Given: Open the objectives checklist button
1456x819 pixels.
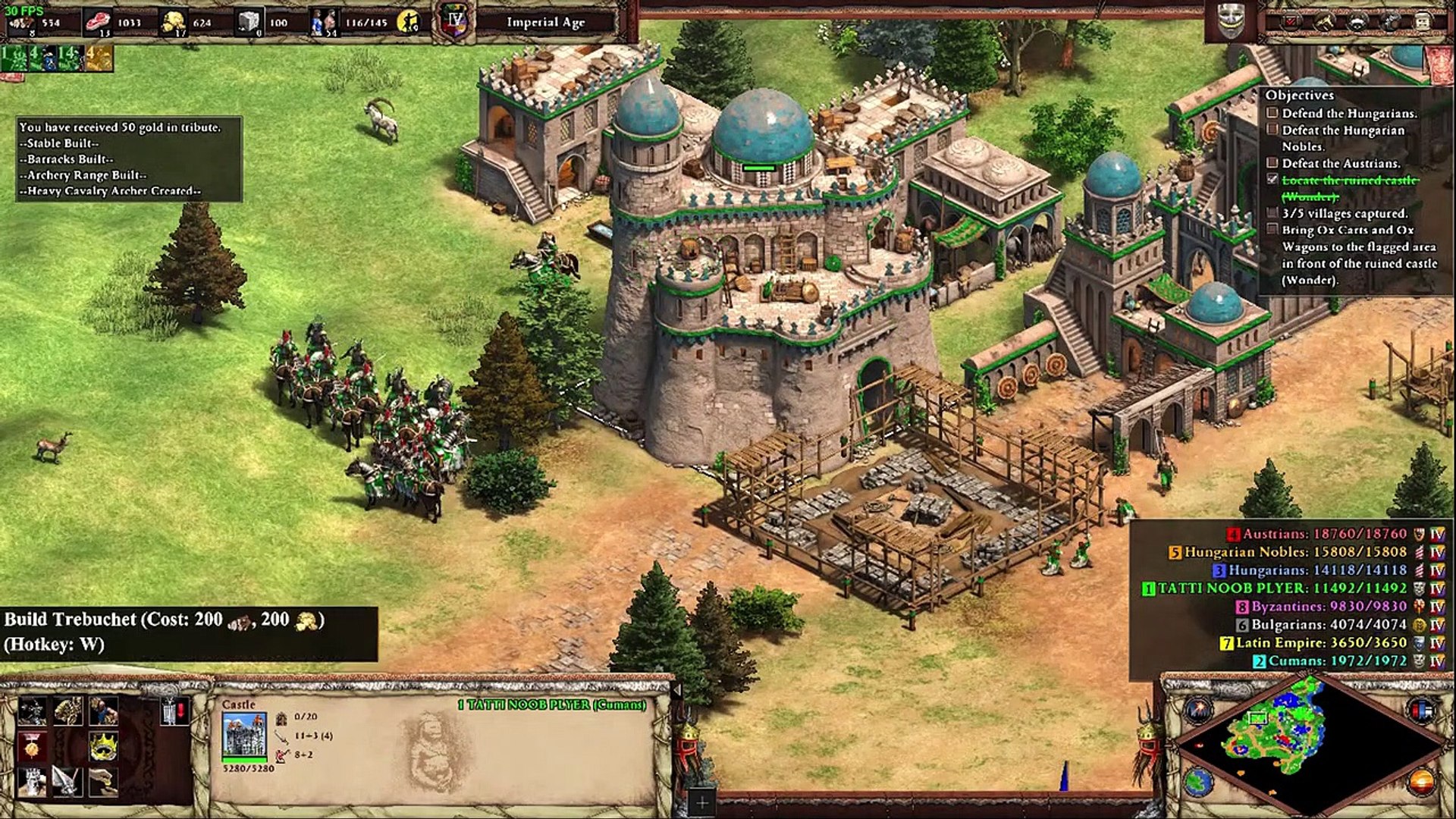Looking at the screenshot, I should pyautogui.click(x=1291, y=22).
